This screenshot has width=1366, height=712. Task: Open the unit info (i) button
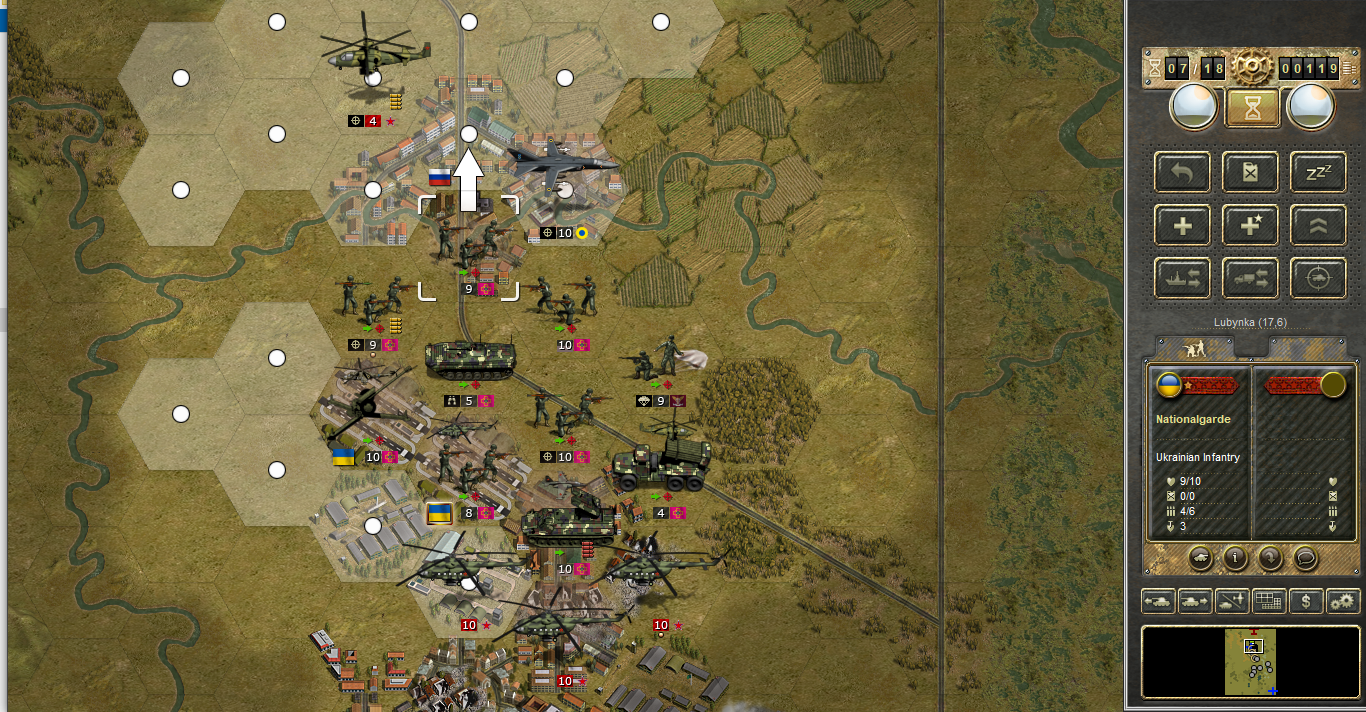1235,558
